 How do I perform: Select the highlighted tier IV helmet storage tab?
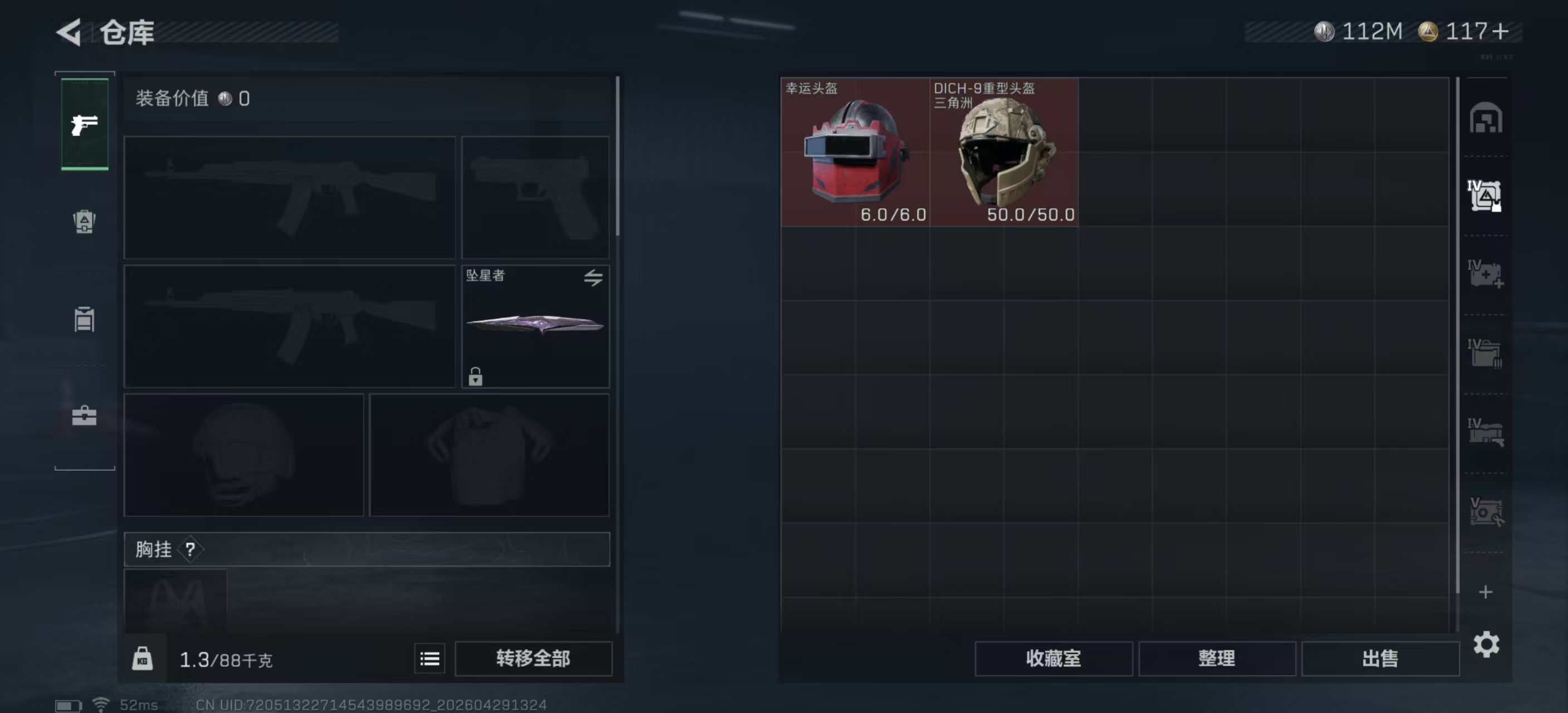1485,195
